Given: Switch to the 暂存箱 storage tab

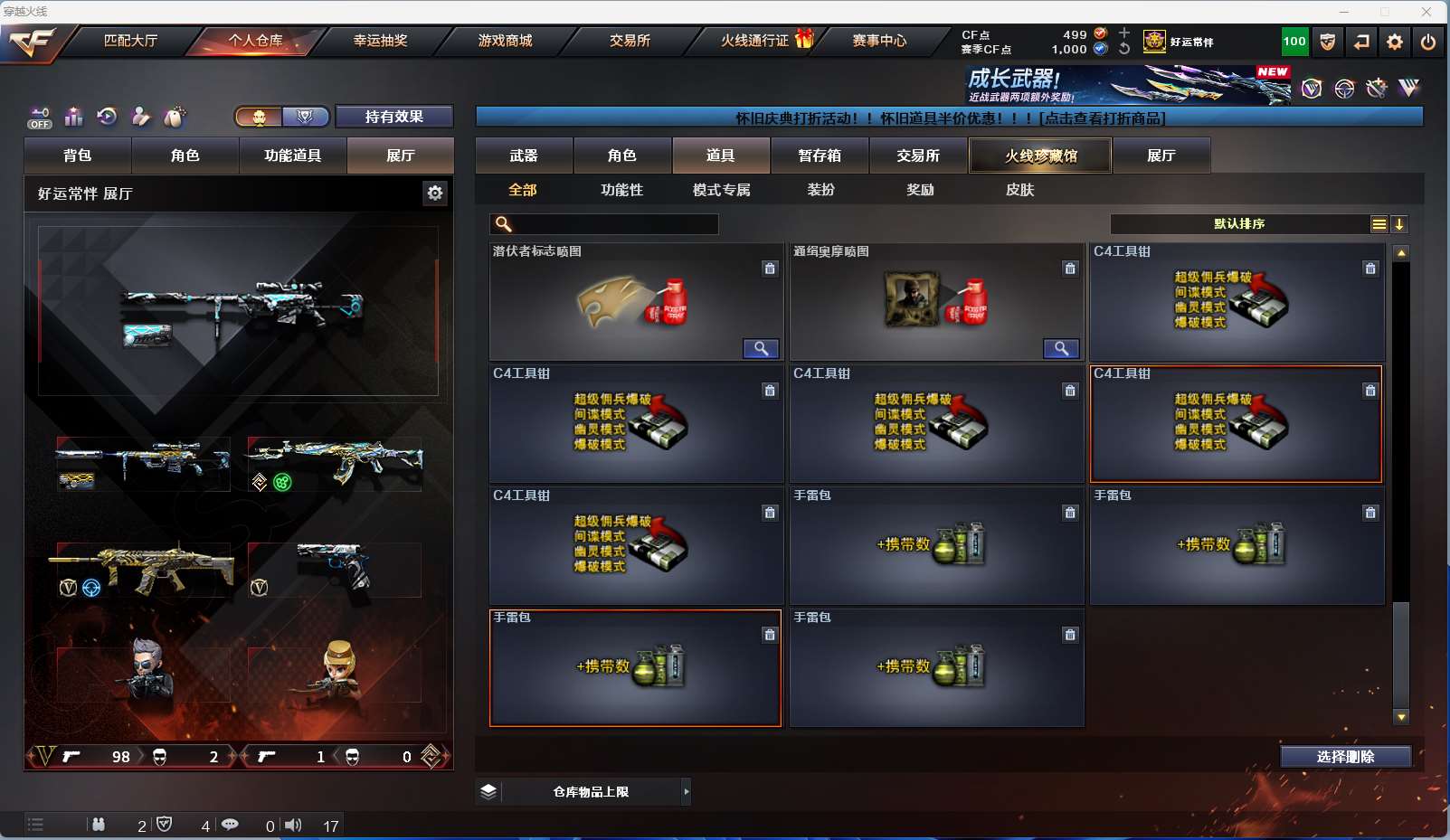Looking at the screenshot, I should pyautogui.click(x=820, y=156).
